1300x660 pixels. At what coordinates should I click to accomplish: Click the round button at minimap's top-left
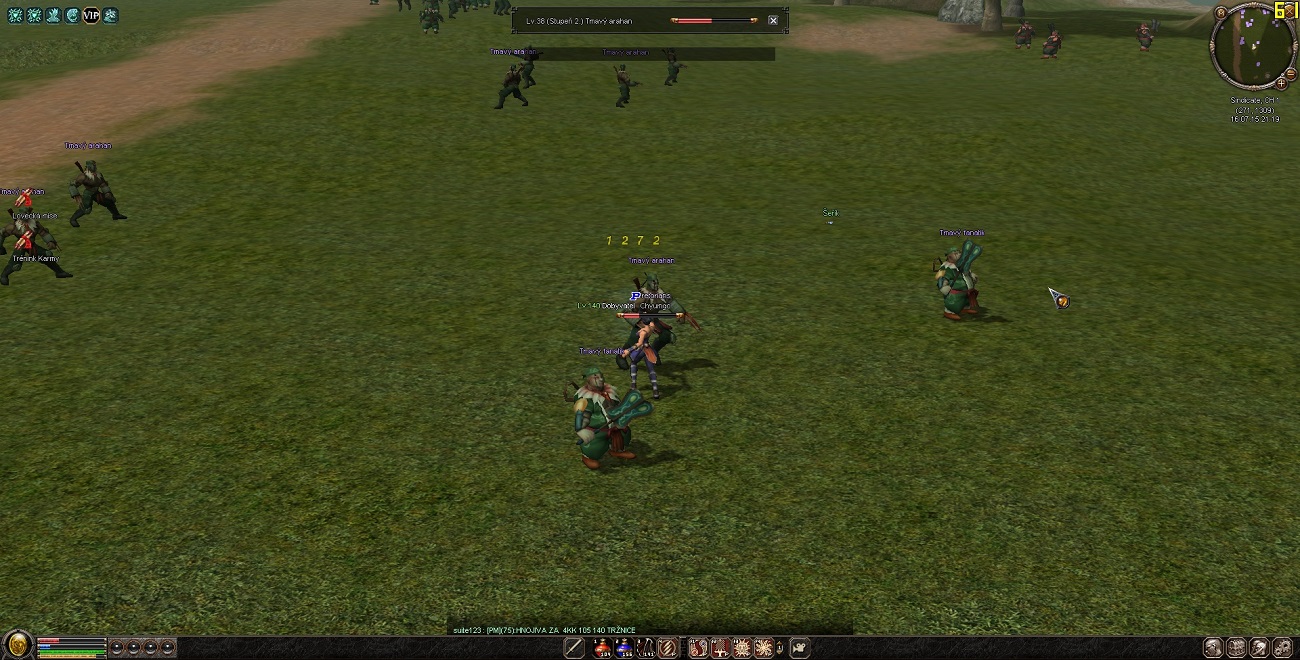click(1221, 12)
